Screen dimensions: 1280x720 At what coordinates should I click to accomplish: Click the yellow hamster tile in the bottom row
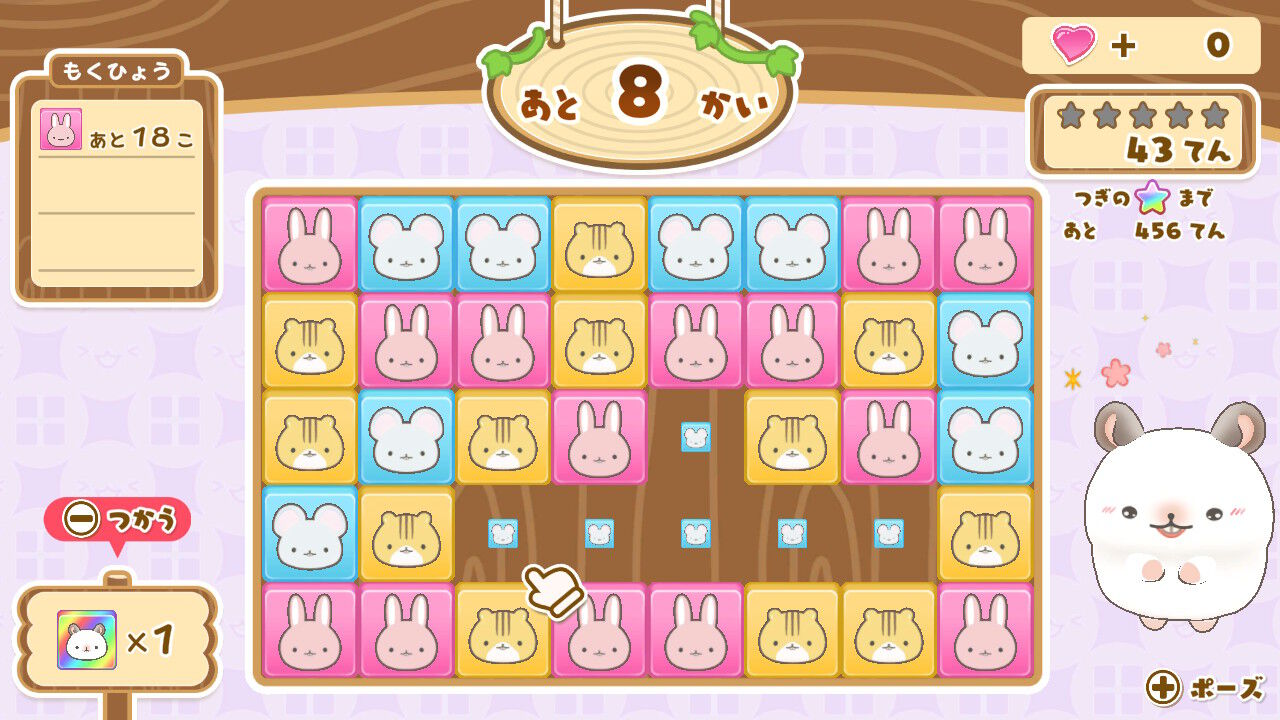click(503, 632)
